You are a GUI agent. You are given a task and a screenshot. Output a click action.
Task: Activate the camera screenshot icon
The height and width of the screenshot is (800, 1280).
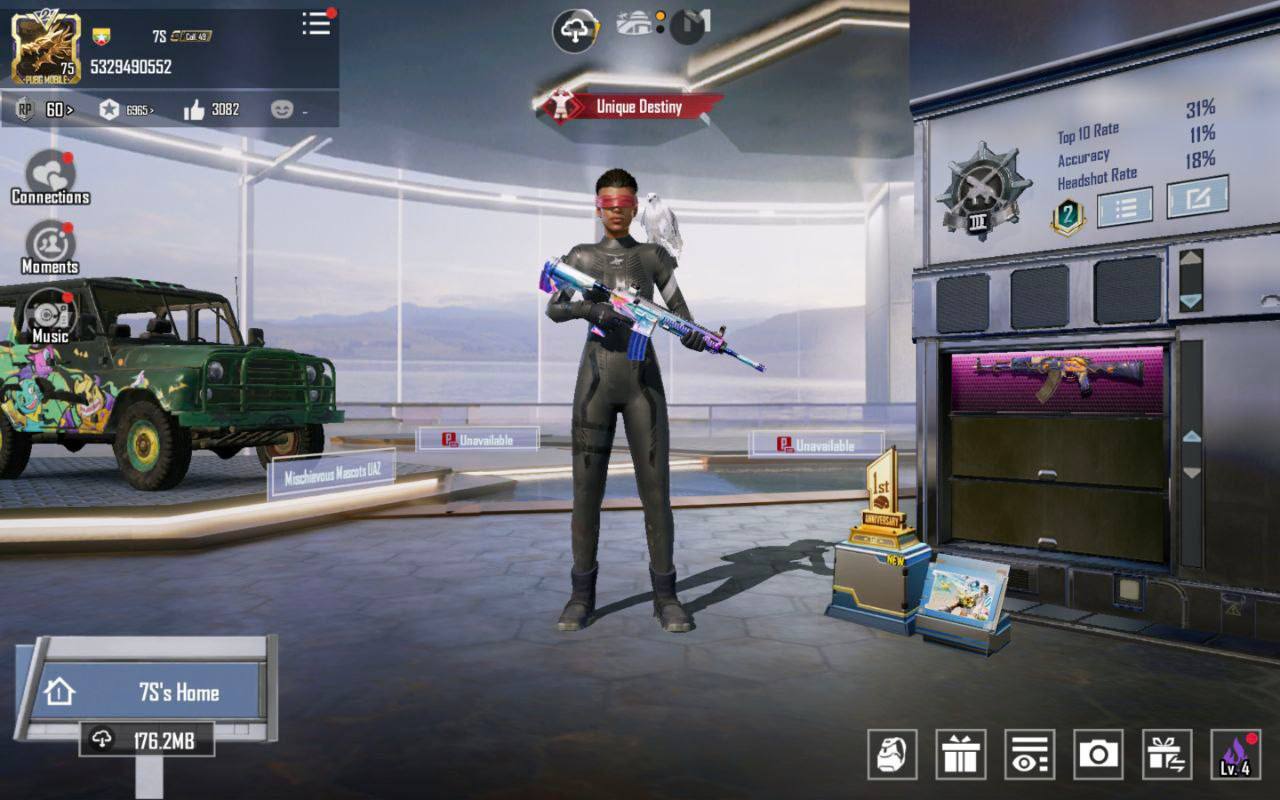(x=1098, y=755)
